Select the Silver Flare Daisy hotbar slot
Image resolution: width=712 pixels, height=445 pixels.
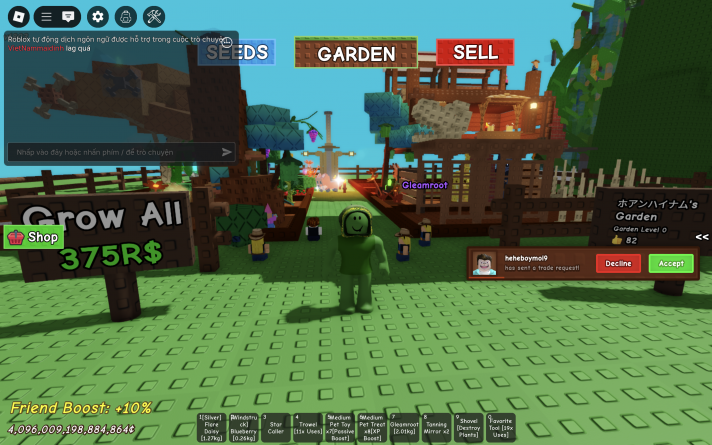click(x=211, y=427)
